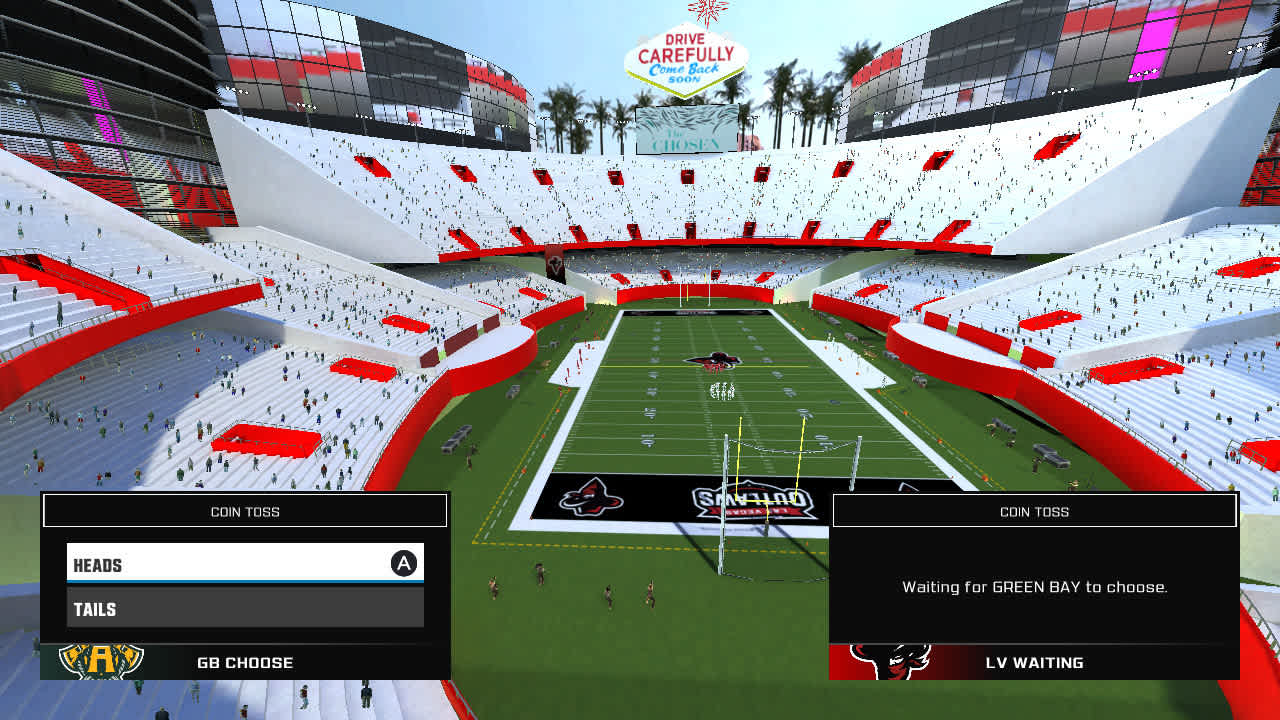
Task: Click the blue underline beneath HEADS
Action: tap(245, 580)
